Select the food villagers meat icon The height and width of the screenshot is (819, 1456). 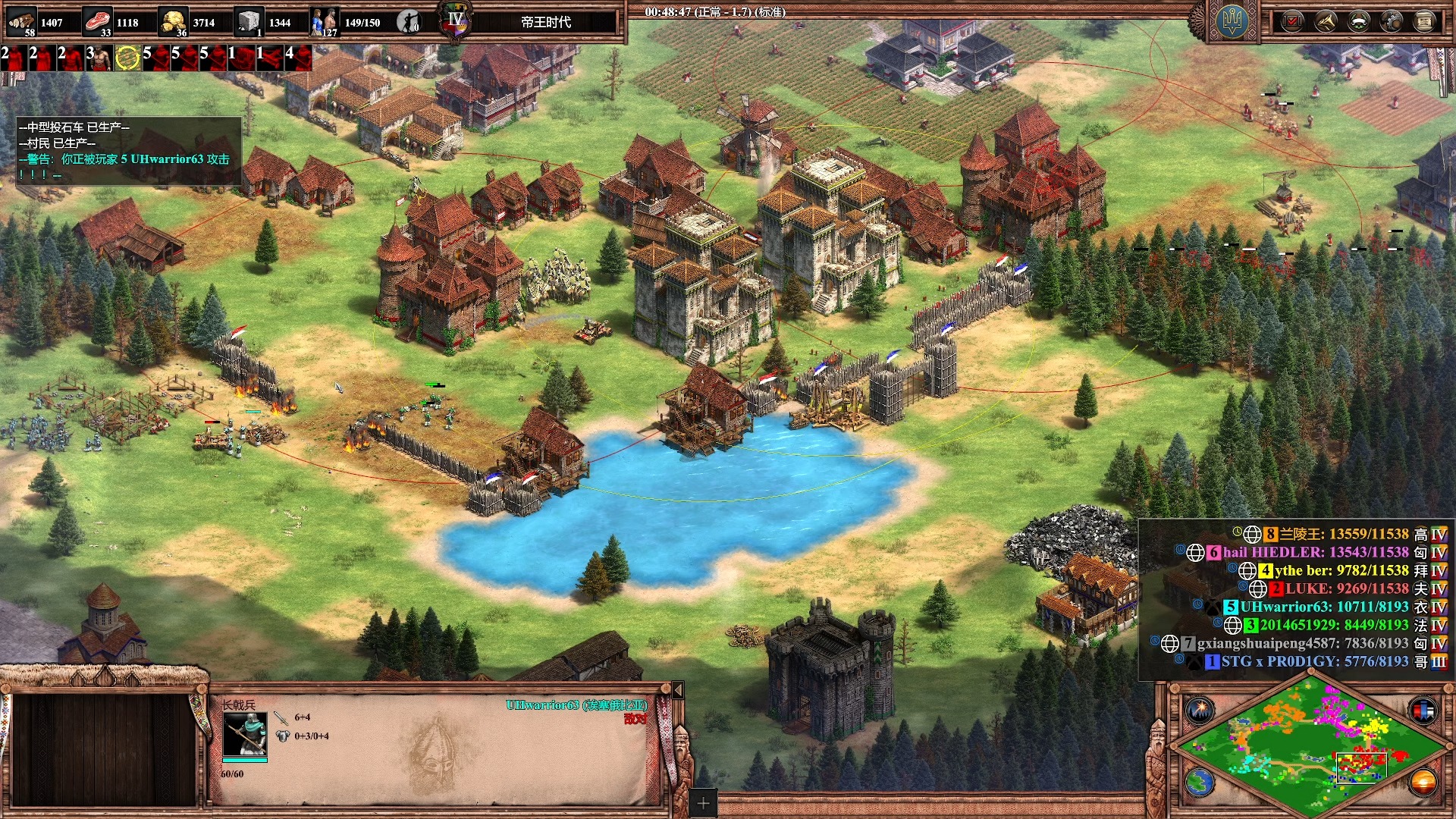(x=97, y=21)
